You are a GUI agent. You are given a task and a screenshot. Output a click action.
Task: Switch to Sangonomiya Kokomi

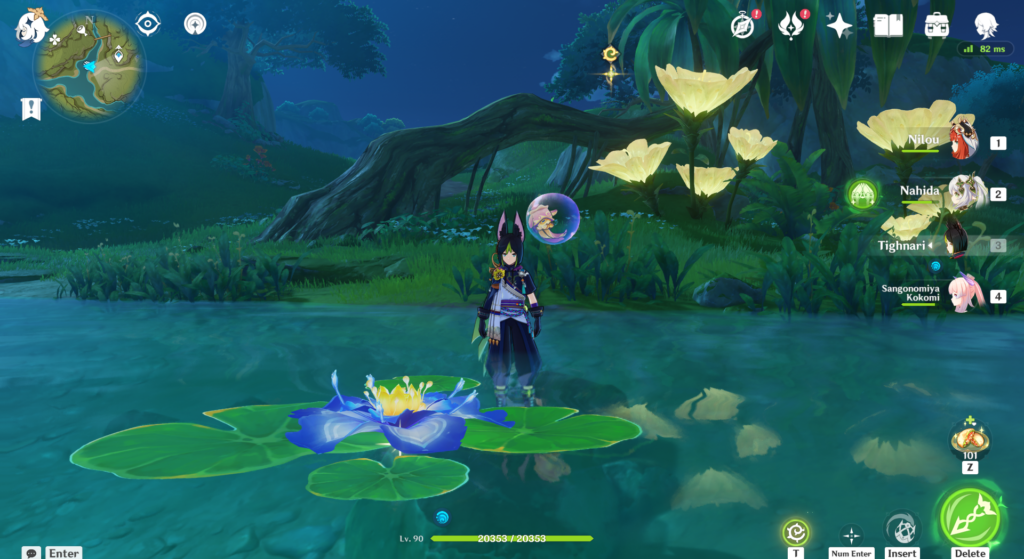pyautogui.click(x=964, y=295)
